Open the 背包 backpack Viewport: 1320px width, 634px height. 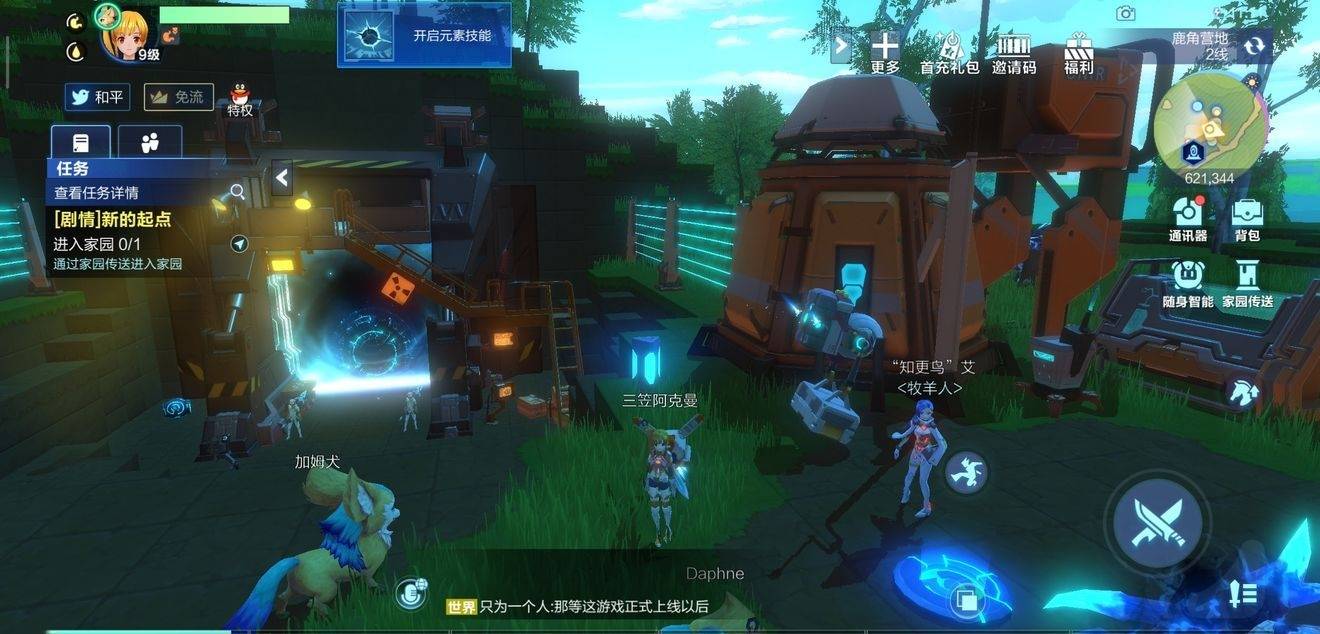[1247, 220]
